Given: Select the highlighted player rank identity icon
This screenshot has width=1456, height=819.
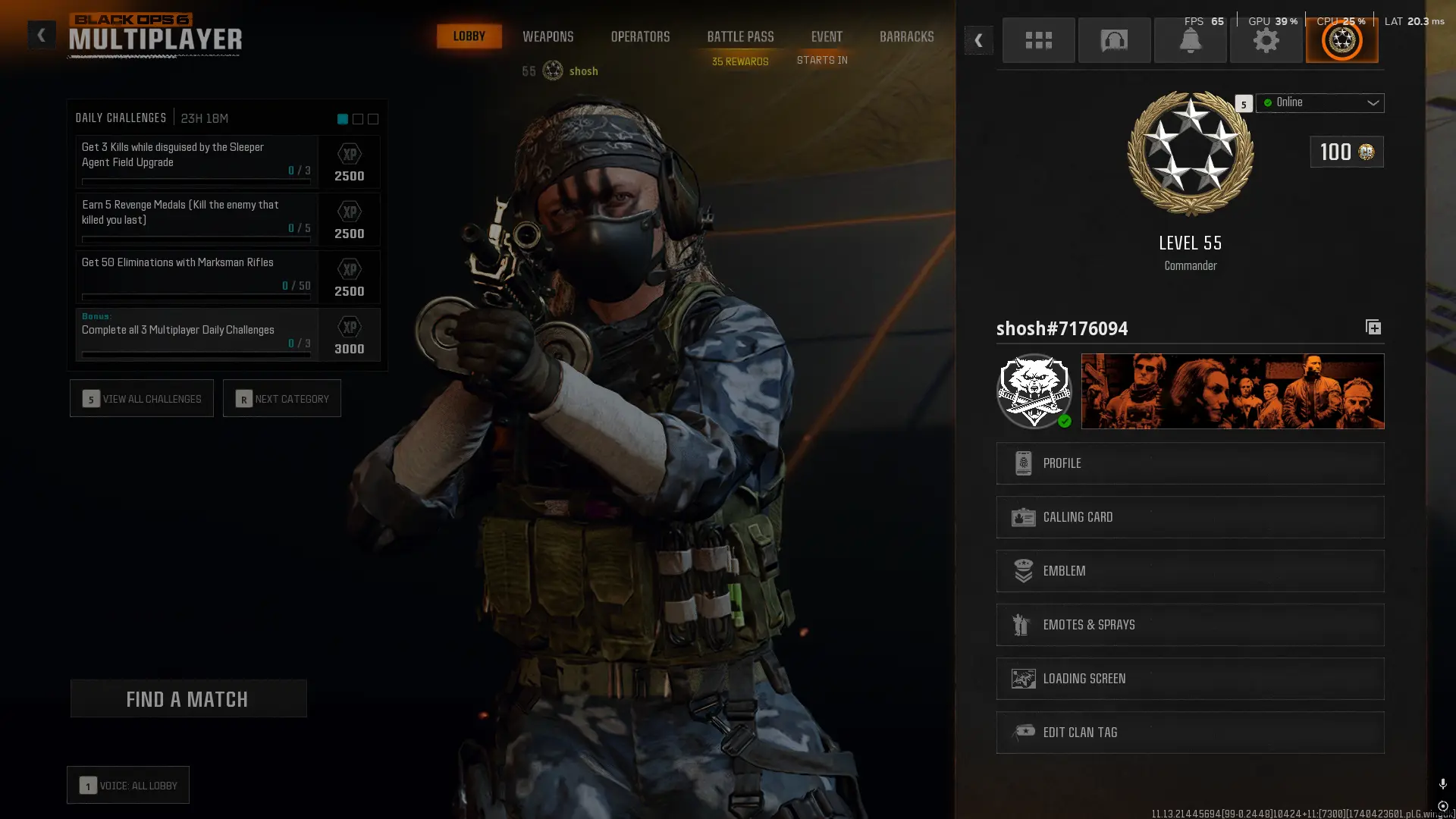Looking at the screenshot, I should 1341,40.
